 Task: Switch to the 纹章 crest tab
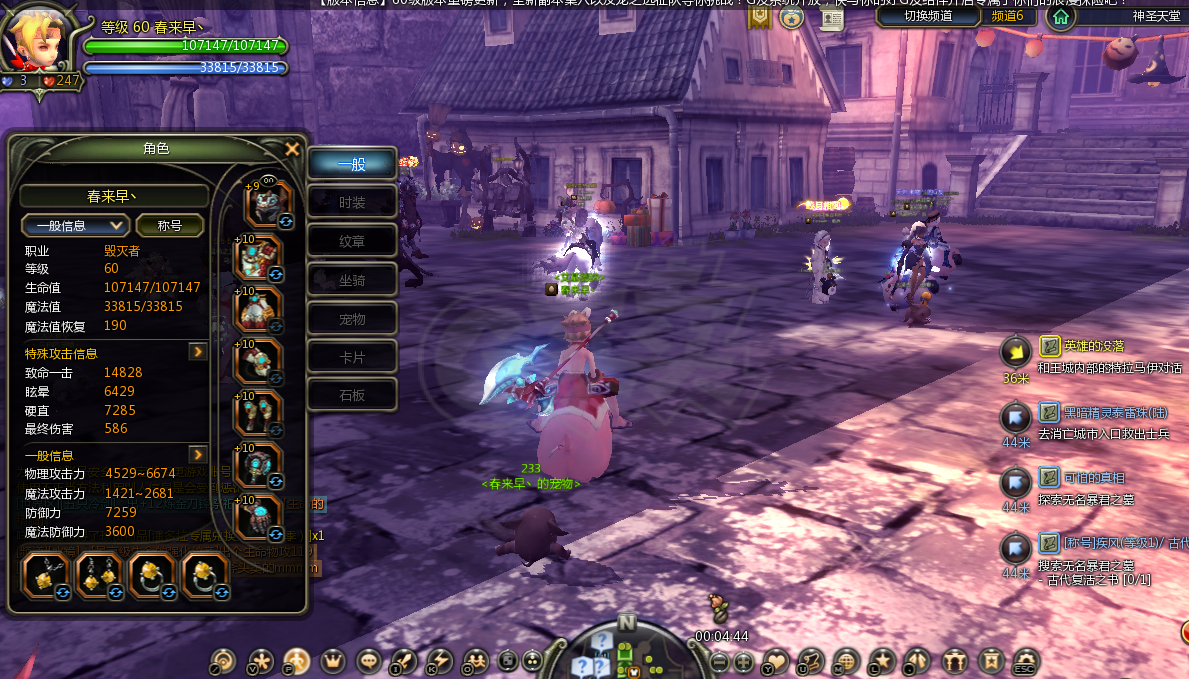[x=352, y=241]
